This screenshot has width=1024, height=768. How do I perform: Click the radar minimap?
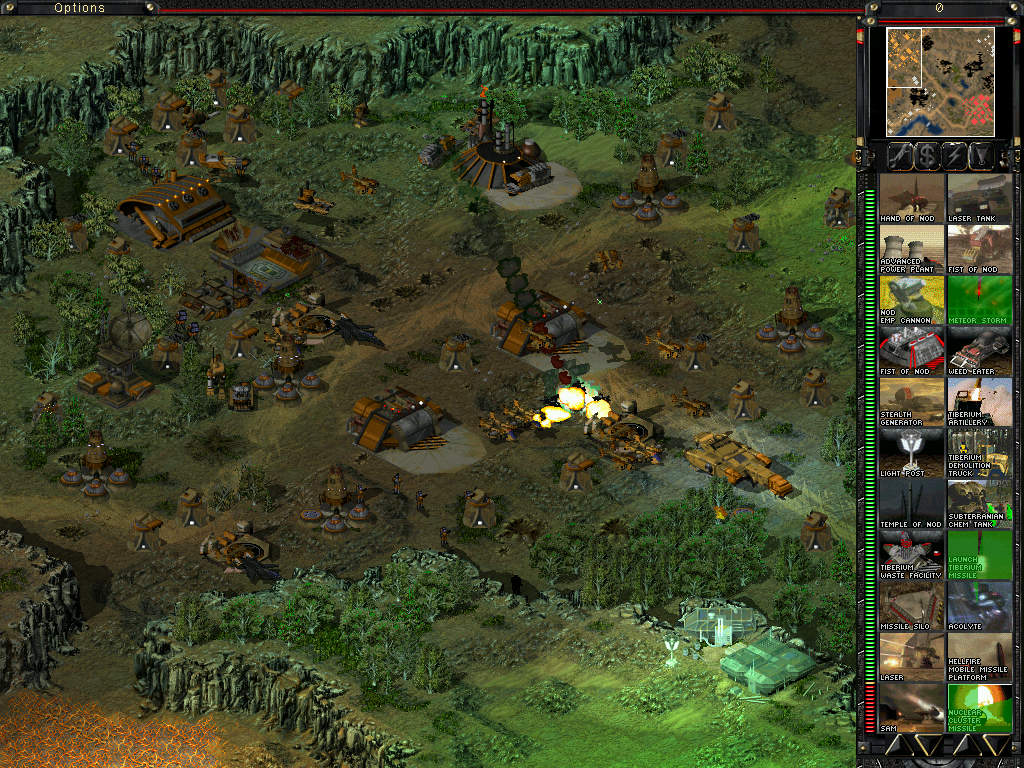(940, 81)
